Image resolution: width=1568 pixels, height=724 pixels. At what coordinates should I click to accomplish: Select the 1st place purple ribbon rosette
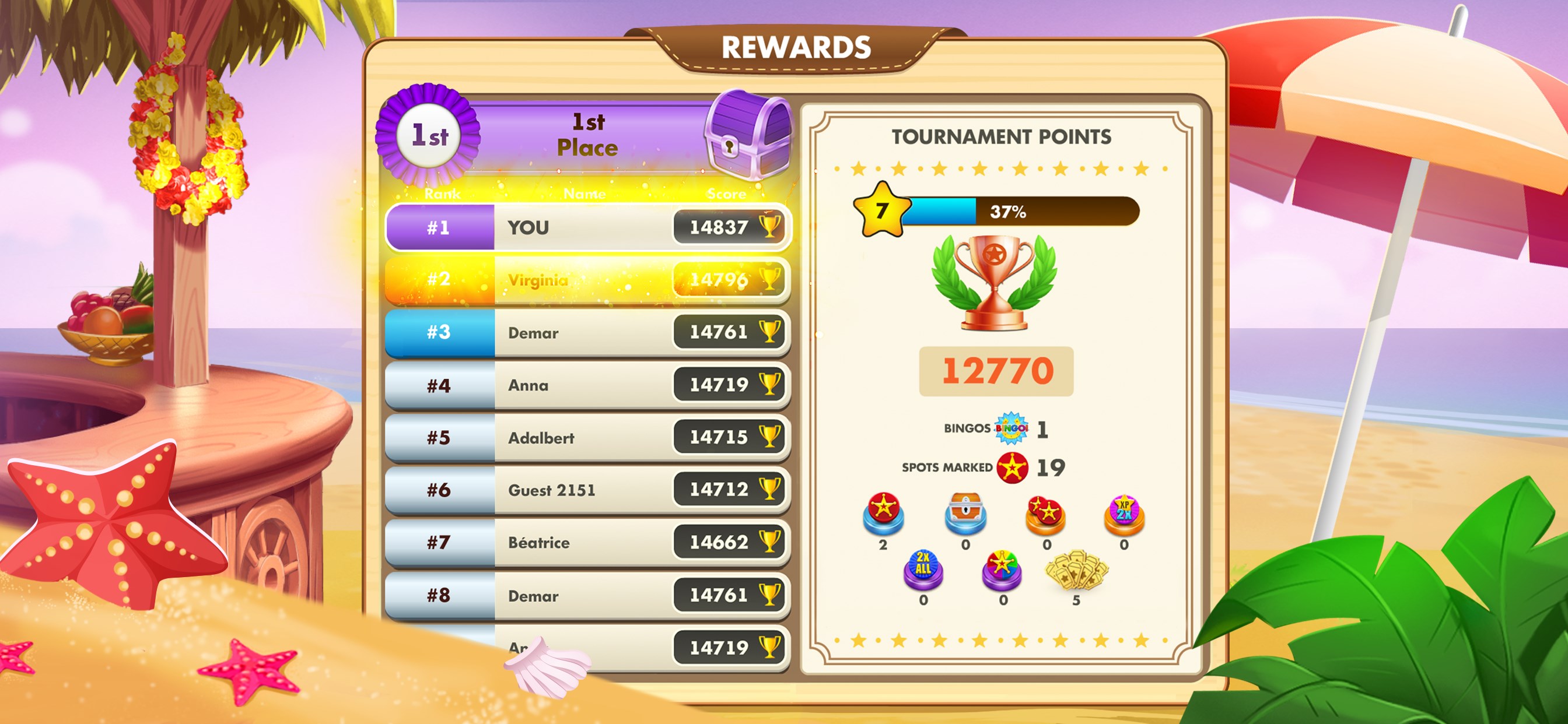click(430, 137)
